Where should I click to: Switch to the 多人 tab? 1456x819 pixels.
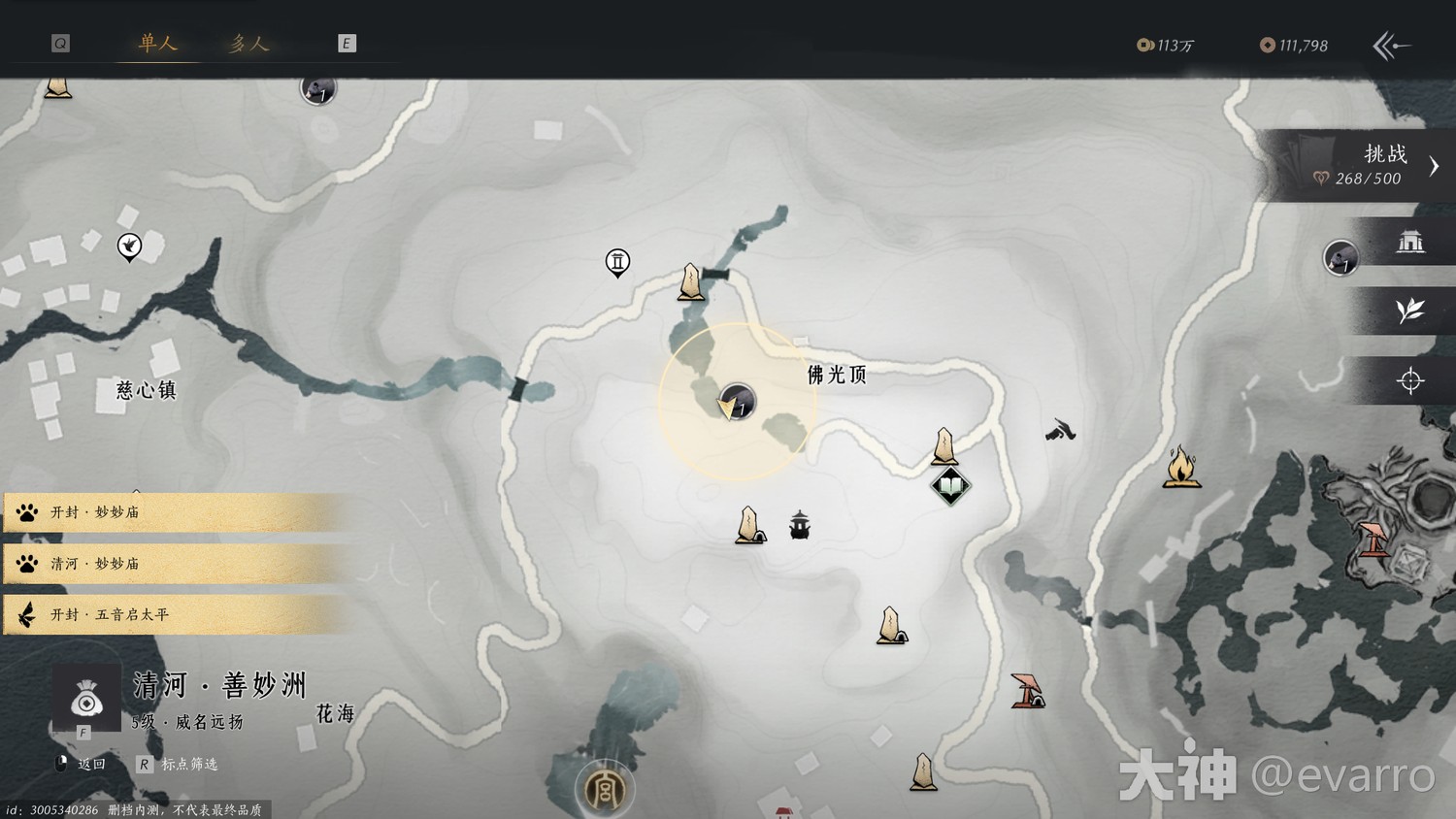pos(248,43)
